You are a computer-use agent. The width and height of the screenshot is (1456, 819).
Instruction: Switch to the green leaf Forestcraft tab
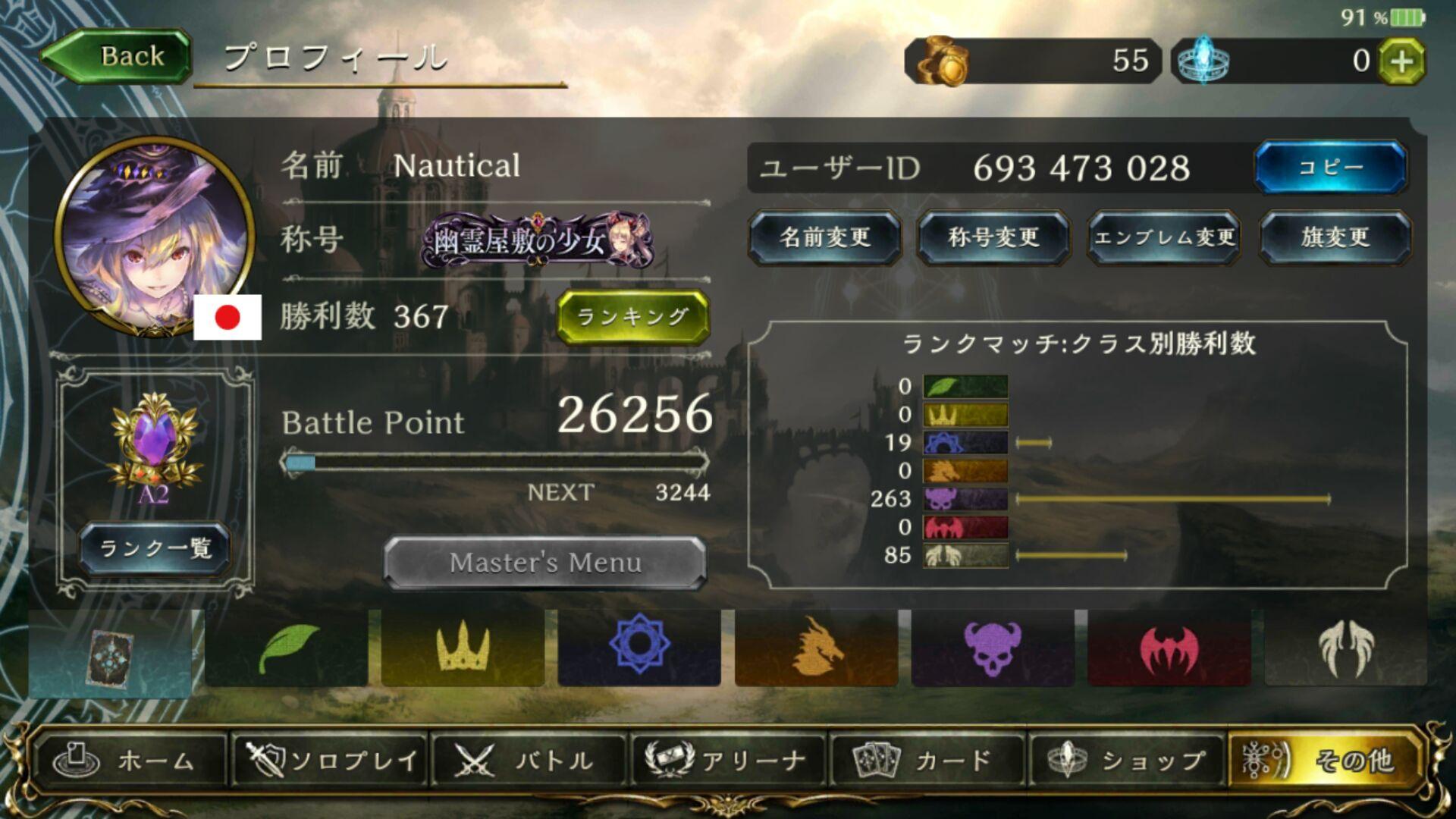287,648
